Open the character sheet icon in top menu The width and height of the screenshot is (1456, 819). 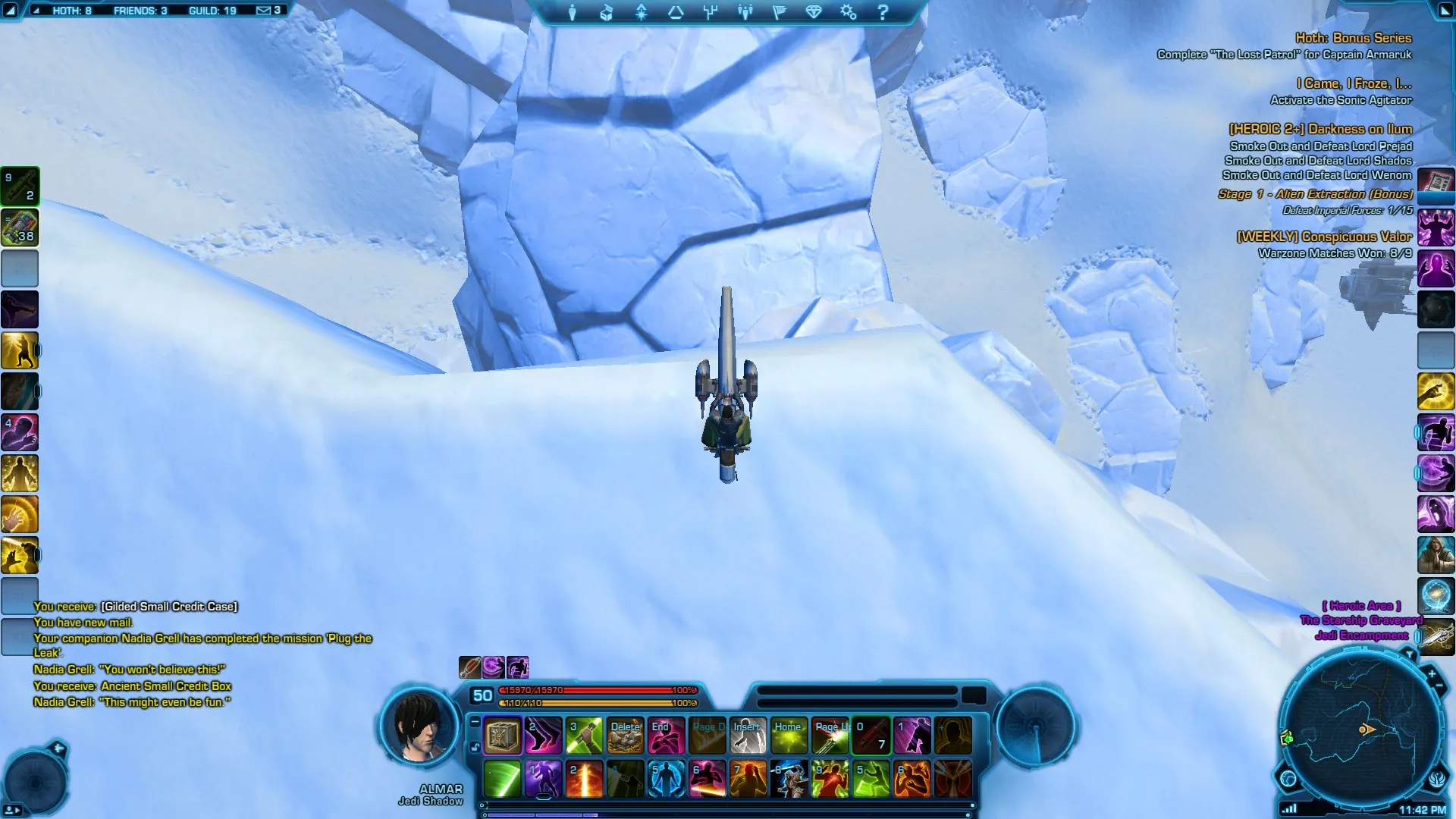[573, 13]
